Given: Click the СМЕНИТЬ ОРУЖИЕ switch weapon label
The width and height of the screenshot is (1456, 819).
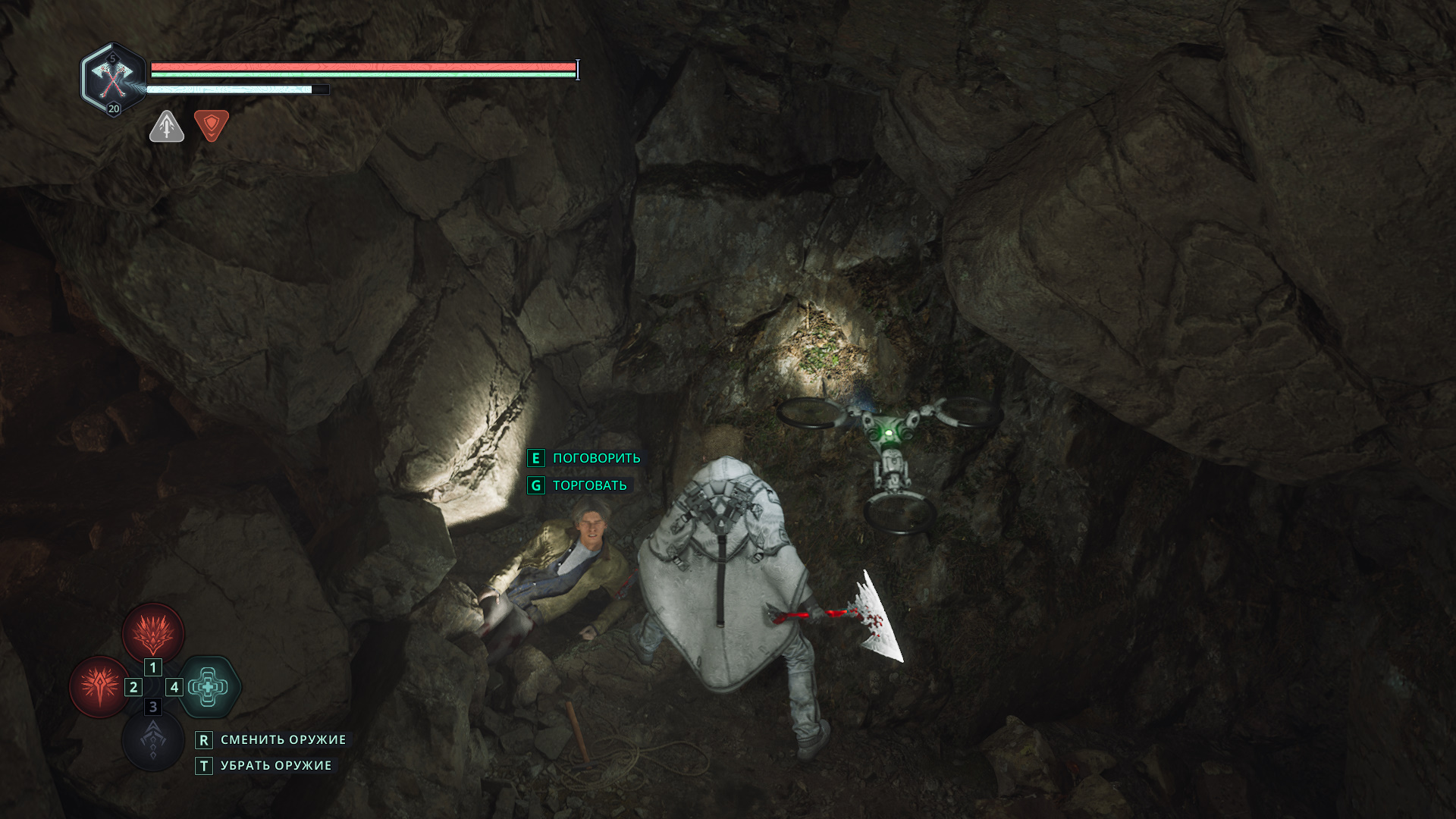Looking at the screenshot, I should point(283,739).
